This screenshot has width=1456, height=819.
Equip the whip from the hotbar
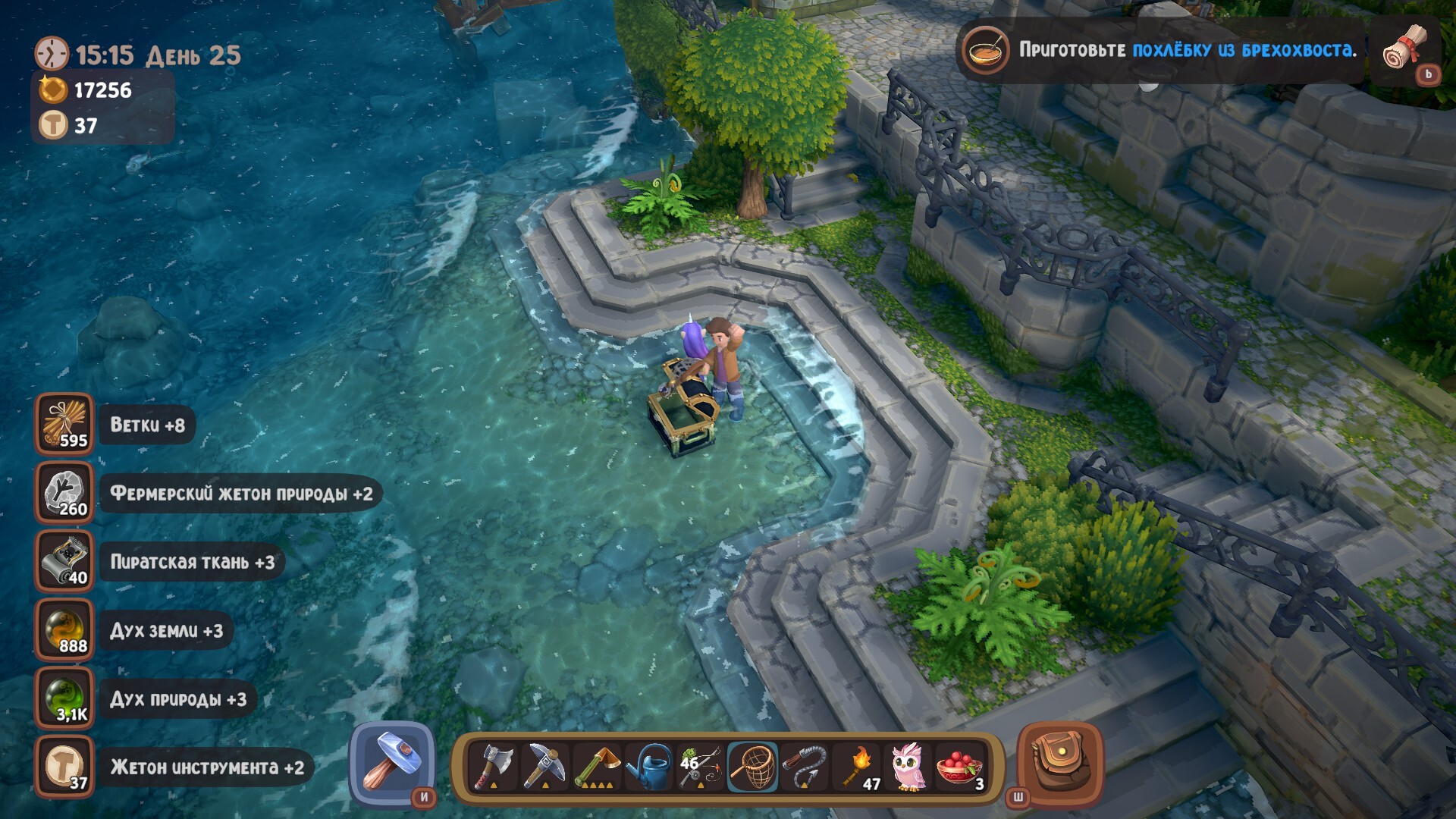[x=805, y=767]
